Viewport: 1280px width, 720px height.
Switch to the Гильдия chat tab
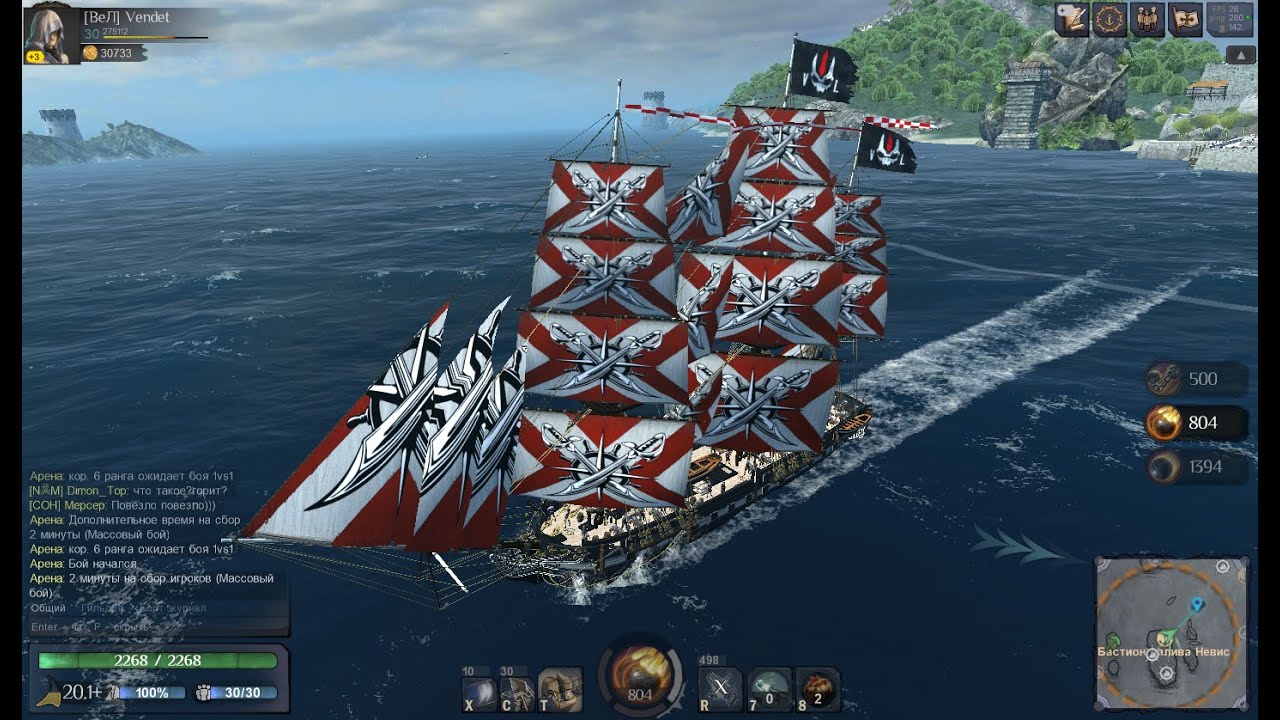click(100, 608)
